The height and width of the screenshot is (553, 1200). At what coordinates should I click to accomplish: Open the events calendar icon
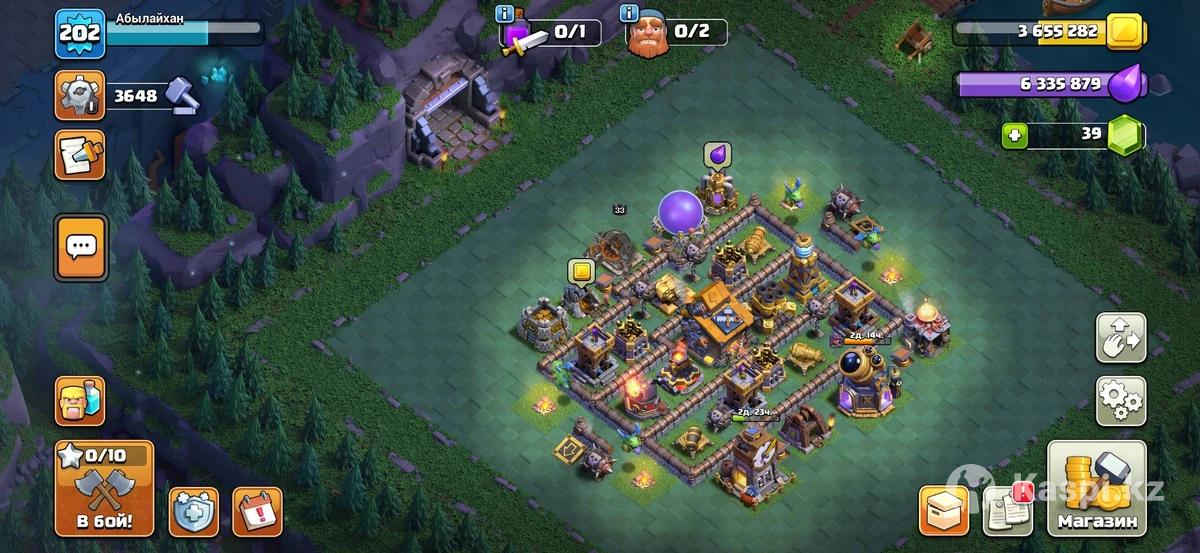point(257,512)
